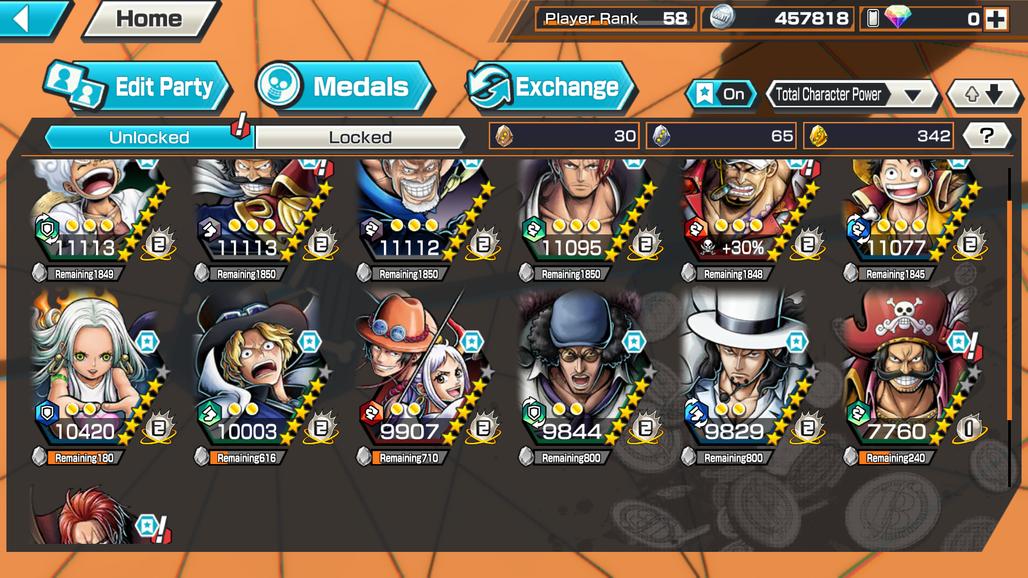Open the Total Character Power sort dropdown

(x=851, y=95)
